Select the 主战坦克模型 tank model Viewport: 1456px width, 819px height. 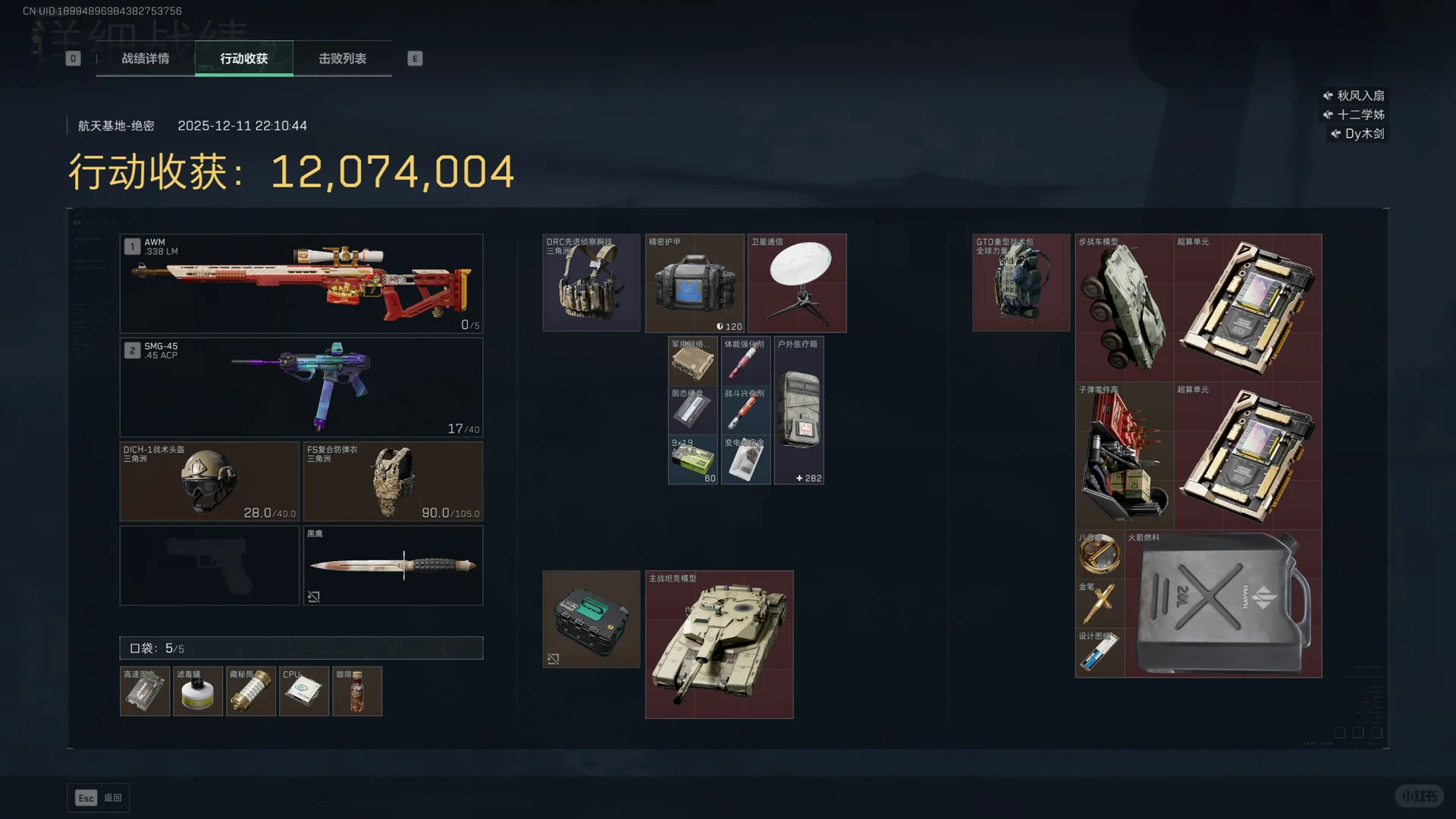coord(719,645)
